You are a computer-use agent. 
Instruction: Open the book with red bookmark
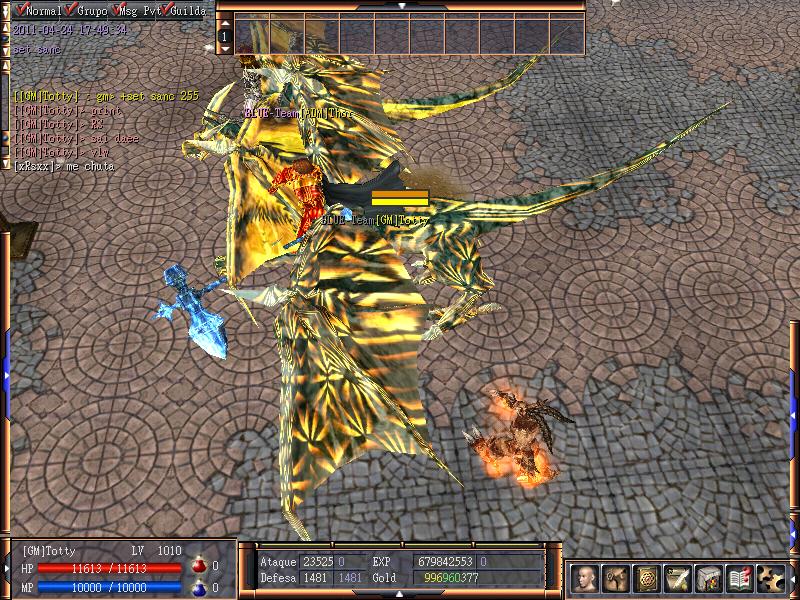pyautogui.click(x=741, y=579)
